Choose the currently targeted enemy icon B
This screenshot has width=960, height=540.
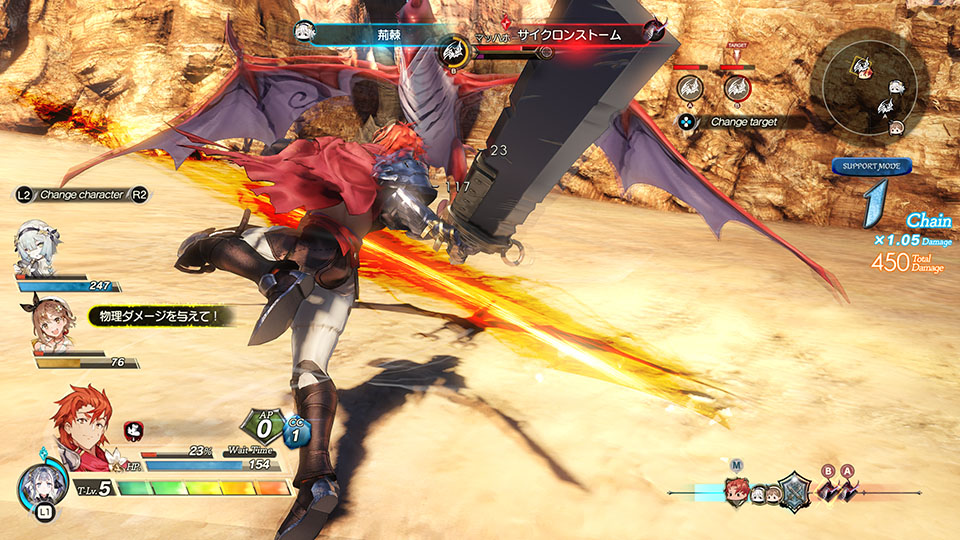point(738,88)
